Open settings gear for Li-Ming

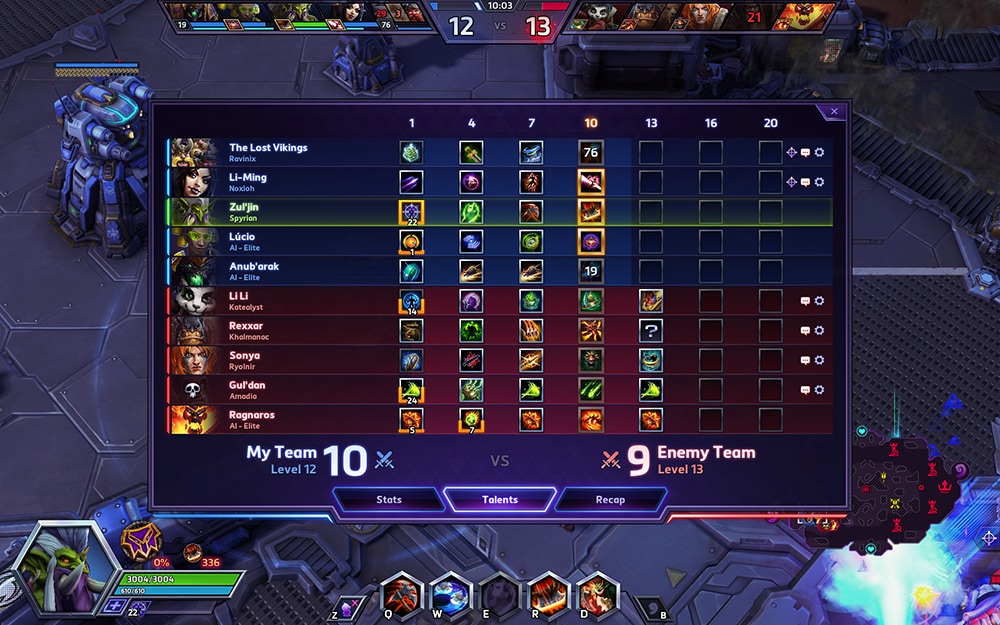[x=820, y=182]
